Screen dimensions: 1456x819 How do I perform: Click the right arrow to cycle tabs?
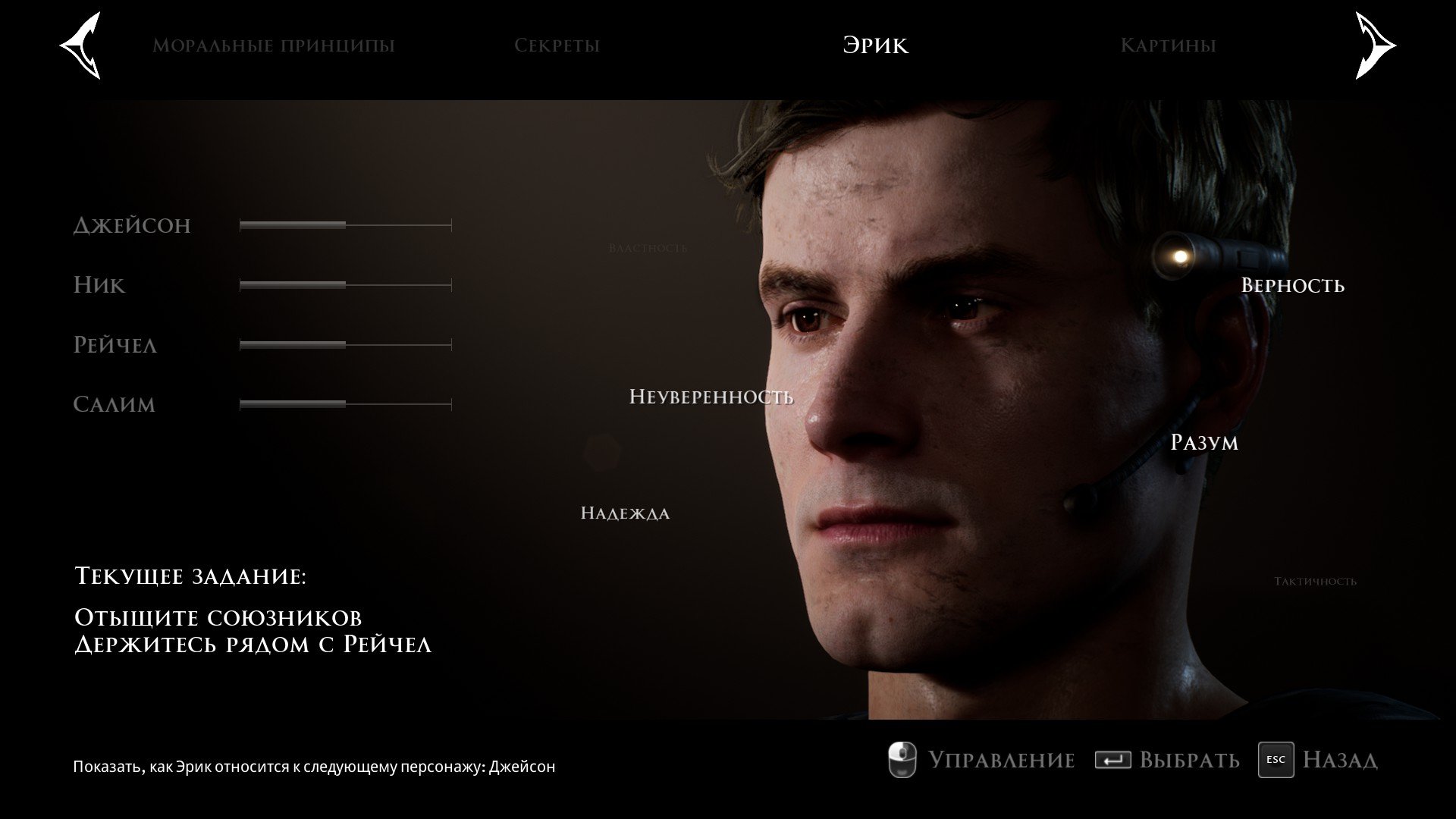(1374, 45)
